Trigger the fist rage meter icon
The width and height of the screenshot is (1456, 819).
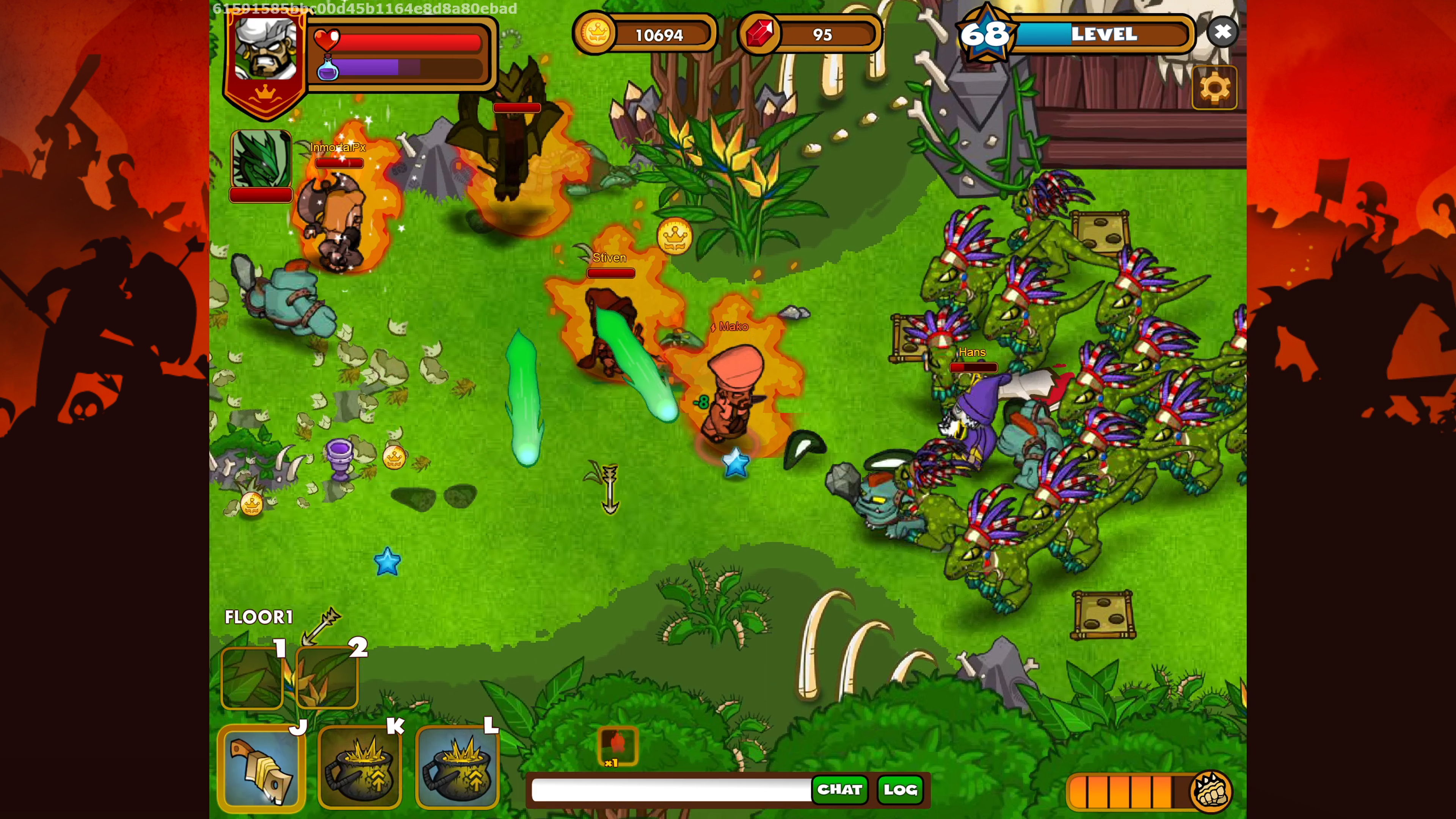pos(1210,791)
